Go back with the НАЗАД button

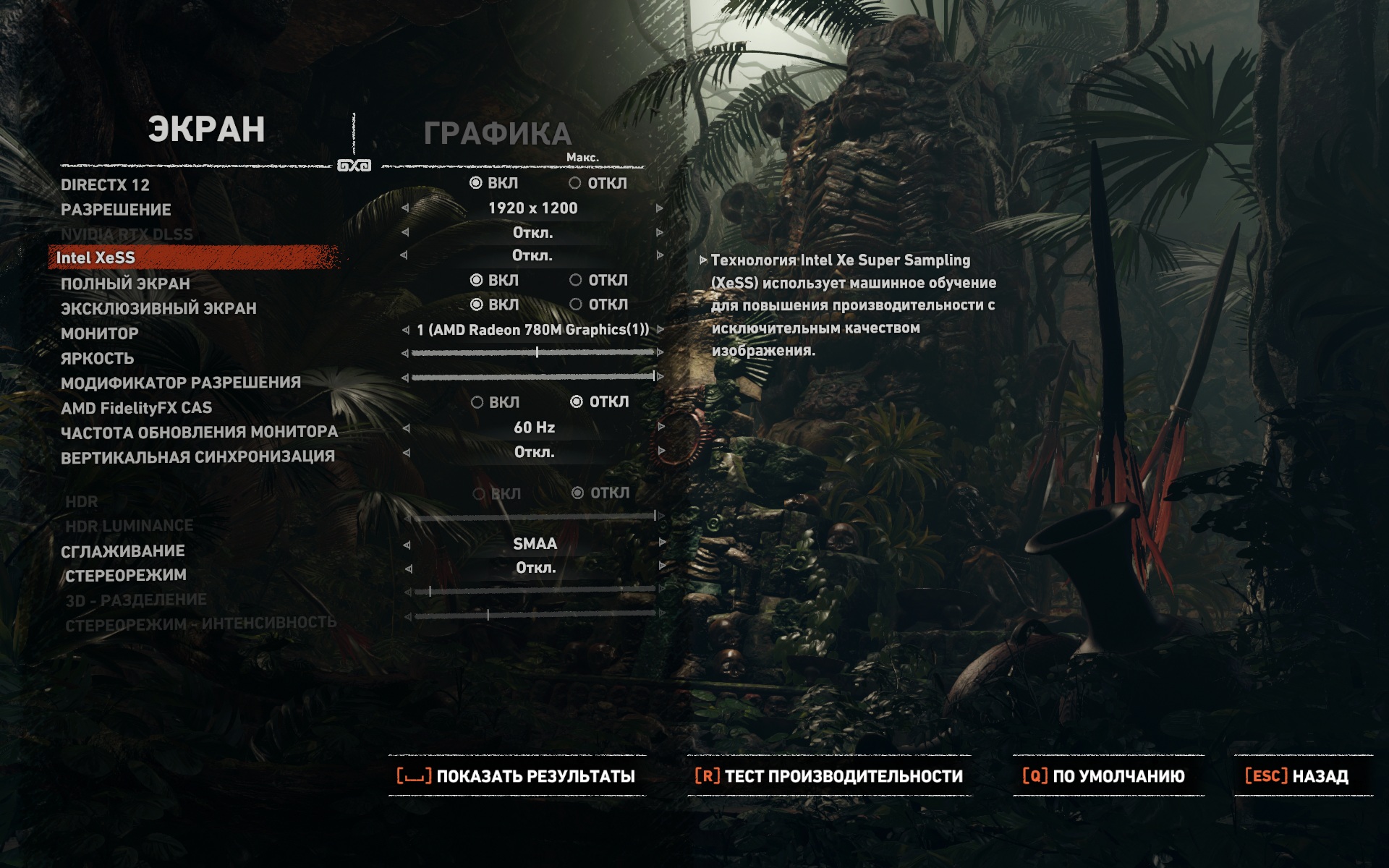pos(1298,776)
